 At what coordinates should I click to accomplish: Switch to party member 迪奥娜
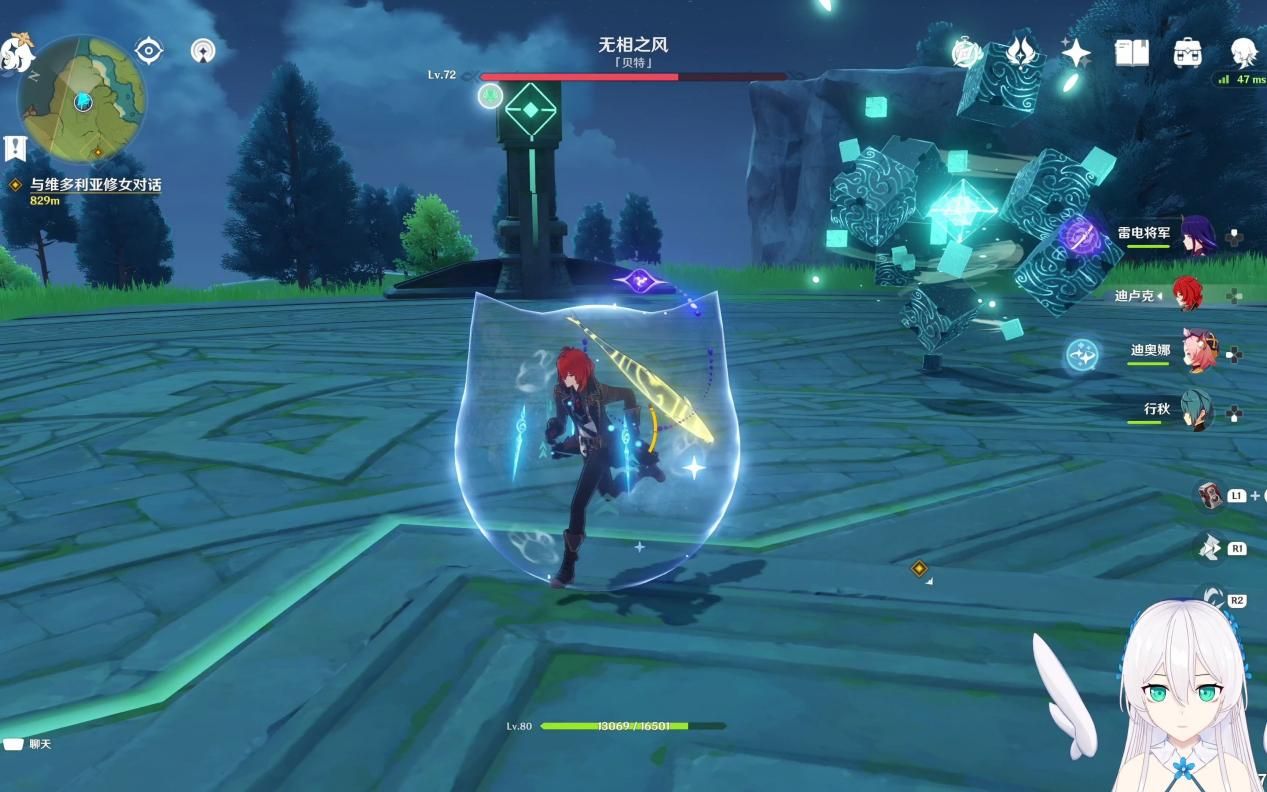pyautogui.click(x=1197, y=352)
